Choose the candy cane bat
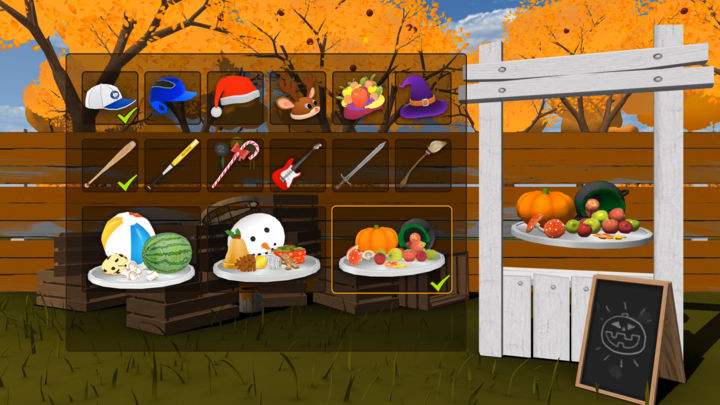The width and height of the screenshot is (720, 405). 235,165
